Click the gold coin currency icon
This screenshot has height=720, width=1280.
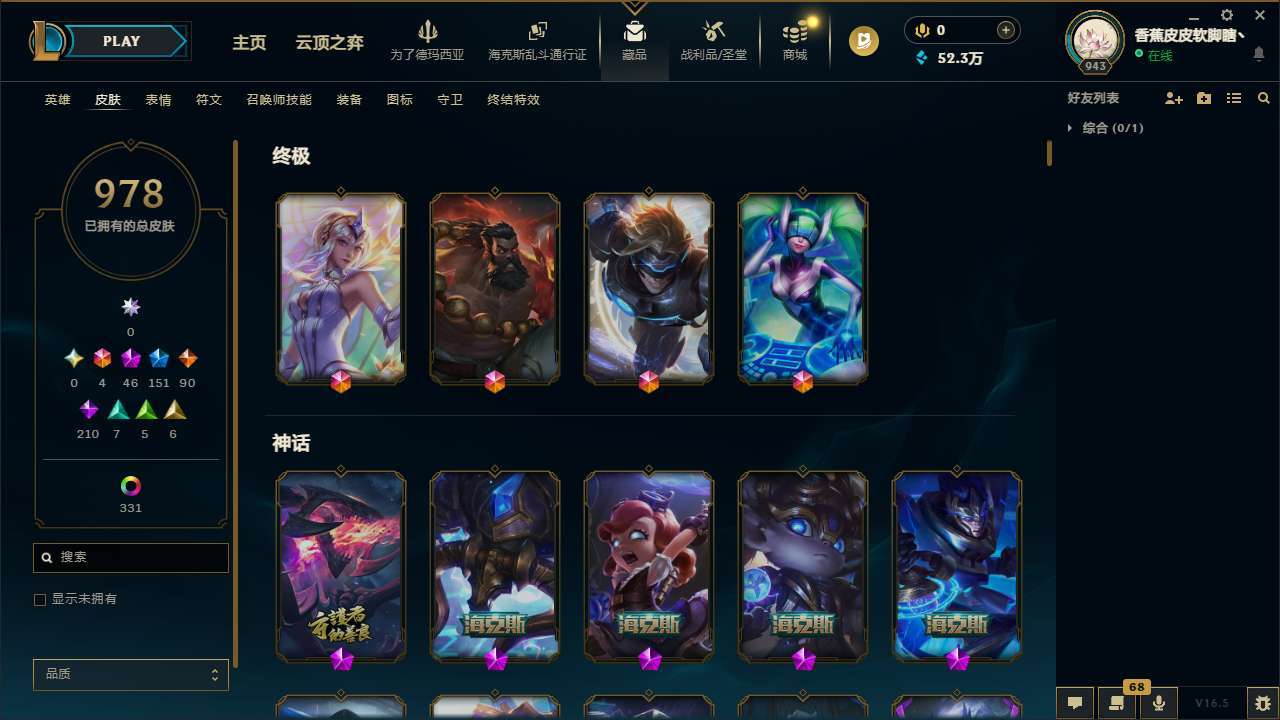click(863, 41)
